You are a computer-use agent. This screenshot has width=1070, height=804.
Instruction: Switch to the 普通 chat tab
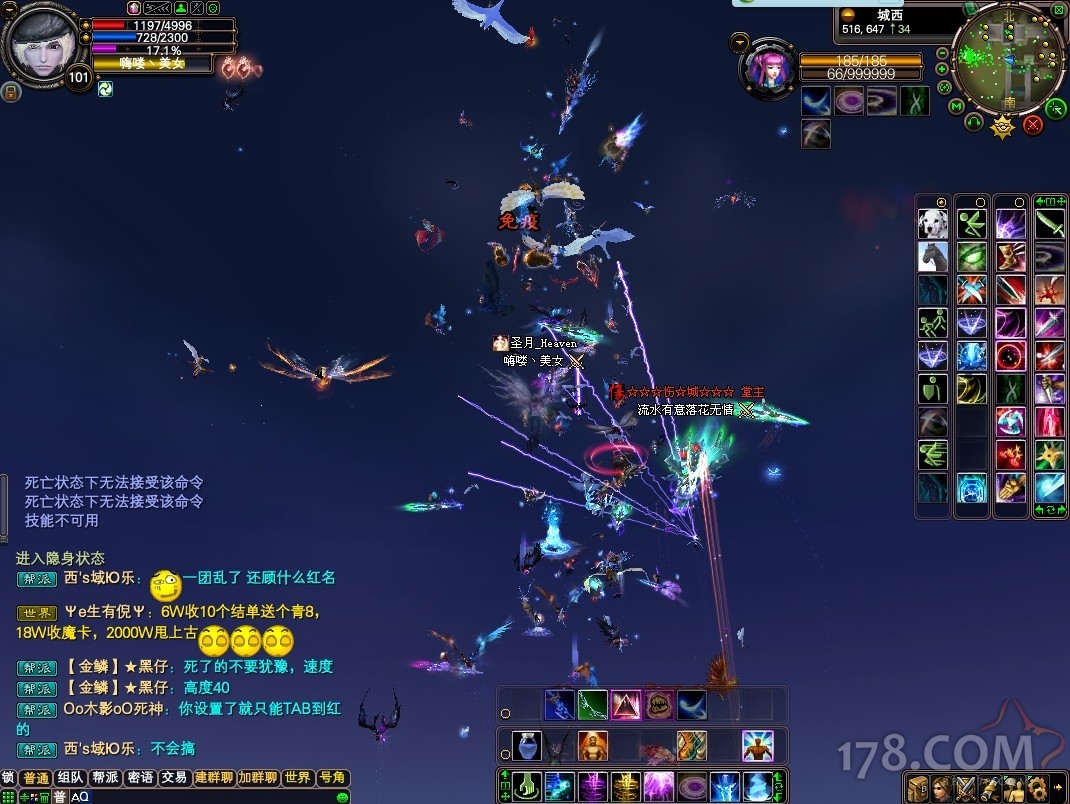35,778
